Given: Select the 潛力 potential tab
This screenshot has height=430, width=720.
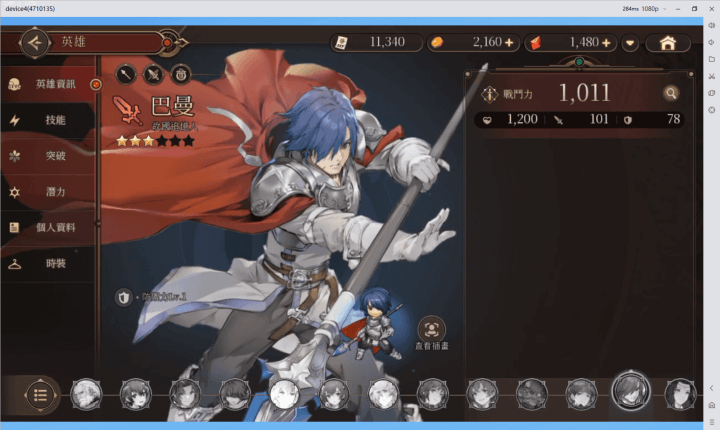Looking at the screenshot, I should pos(50,192).
